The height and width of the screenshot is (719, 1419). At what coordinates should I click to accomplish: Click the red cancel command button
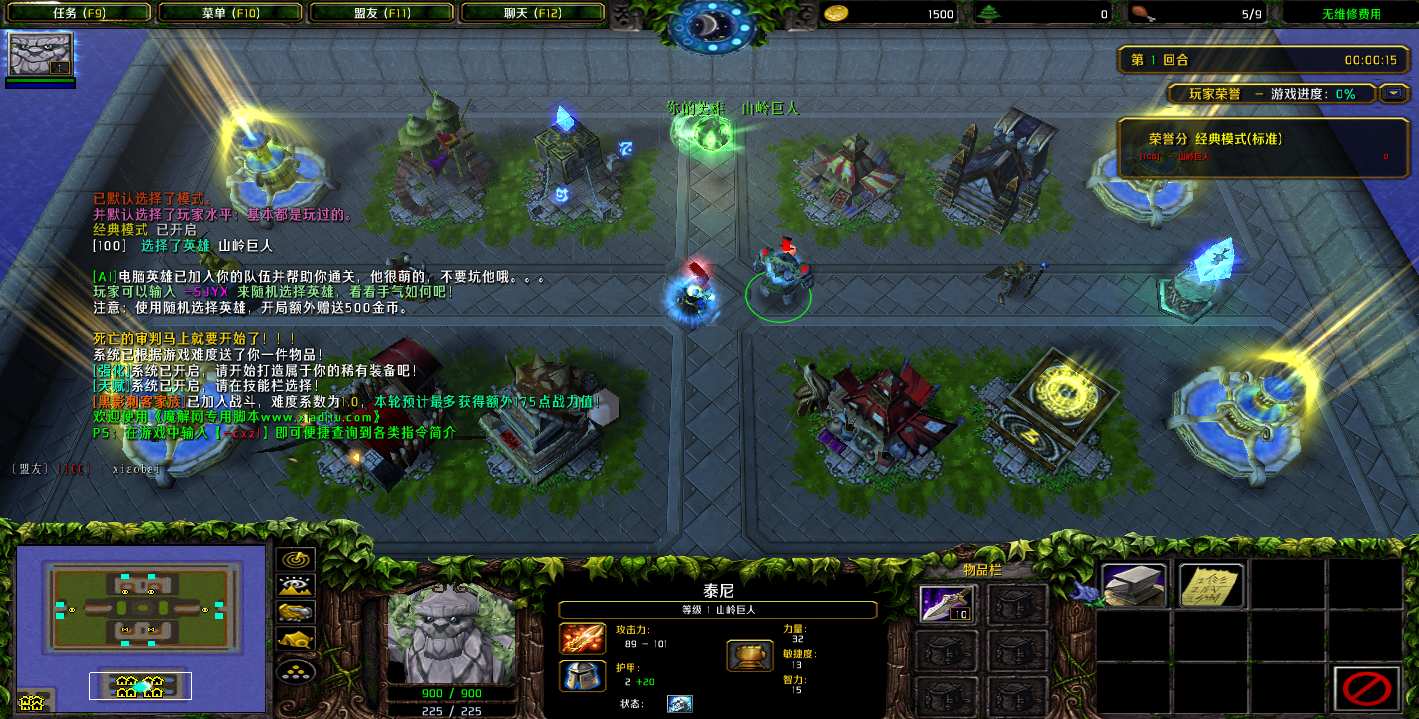pyautogui.click(x=1365, y=688)
